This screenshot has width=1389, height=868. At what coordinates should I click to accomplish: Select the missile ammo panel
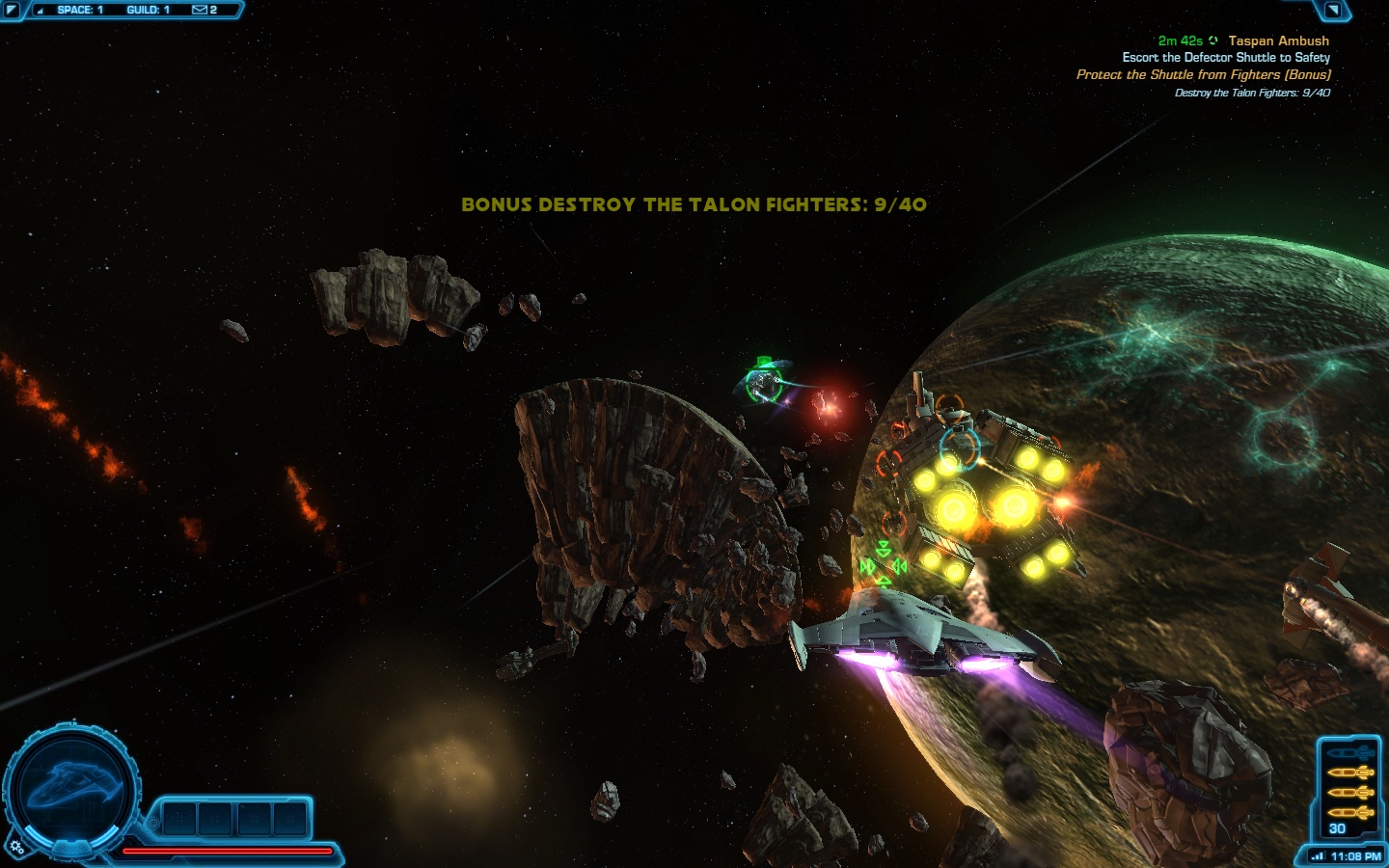pos(1348,788)
